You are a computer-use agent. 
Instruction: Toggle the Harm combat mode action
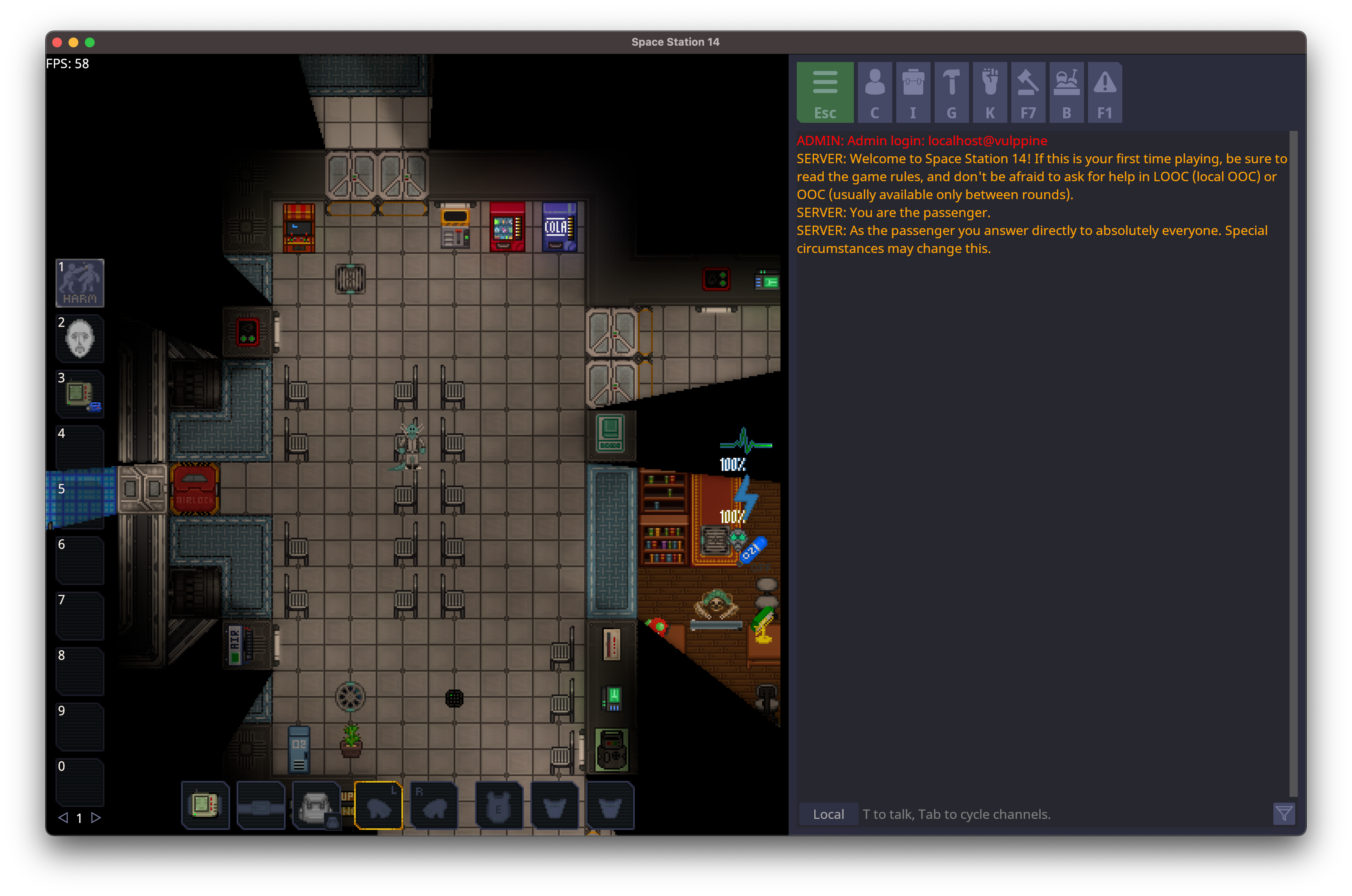click(80, 283)
